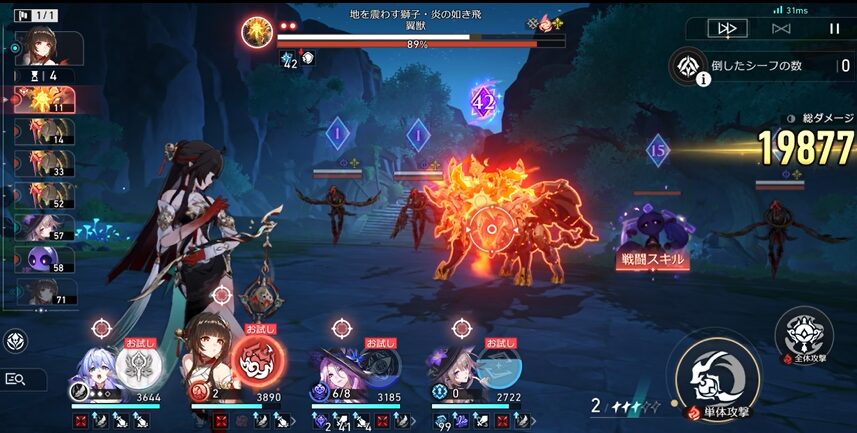Viewport: 857px width, 433px height.
Task: Click the flaming boss icon beside the health bar
Action: [x=258, y=32]
